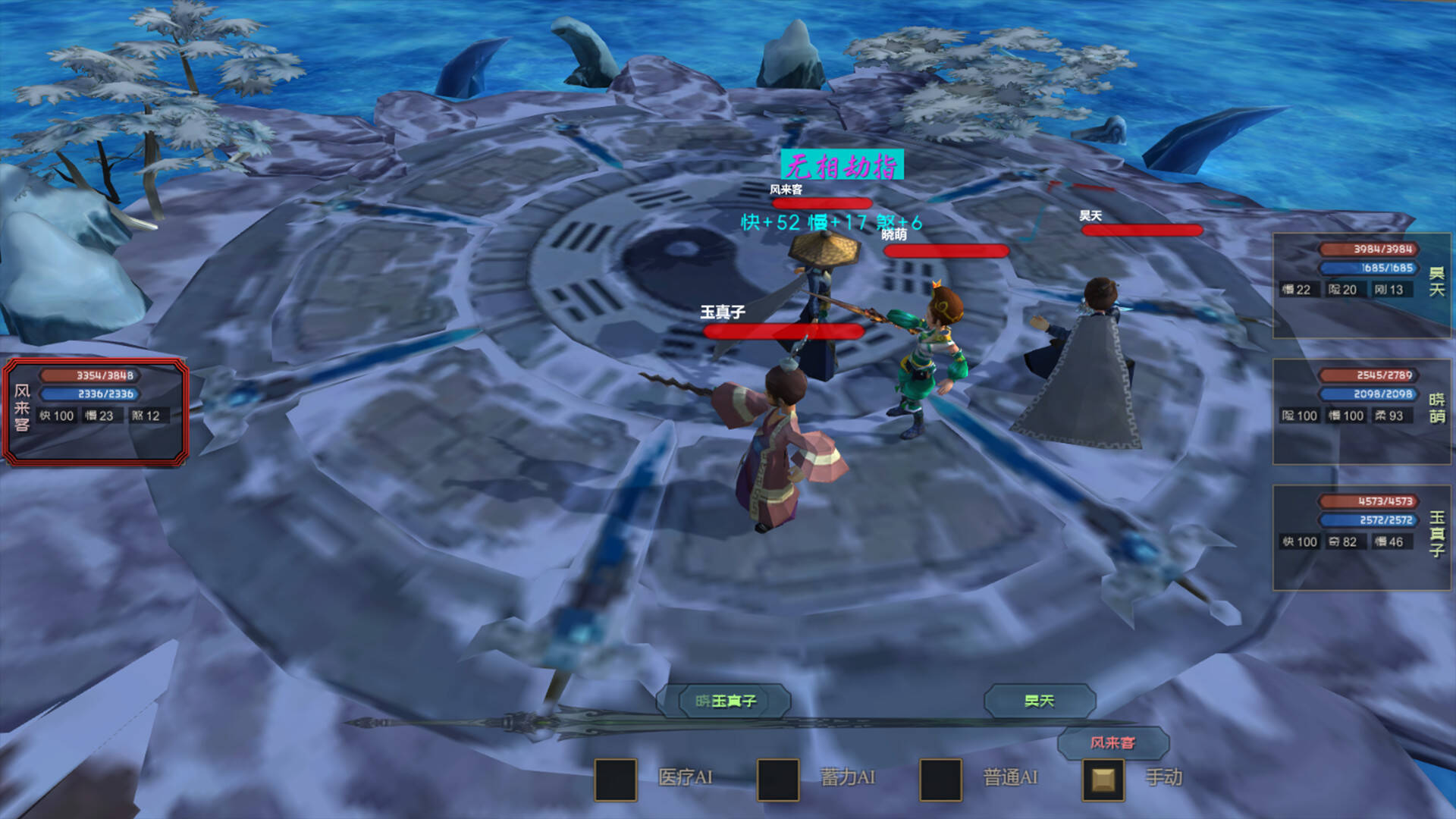
Task: Toggle the 普通AI checkbox
Action: pyautogui.click(x=940, y=779)
